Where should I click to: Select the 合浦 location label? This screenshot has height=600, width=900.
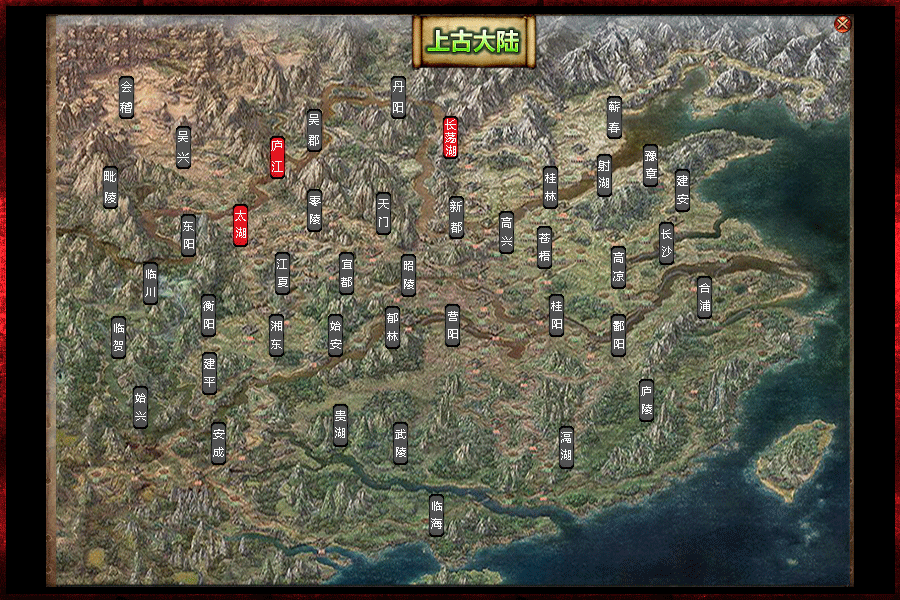coord(704,297)
